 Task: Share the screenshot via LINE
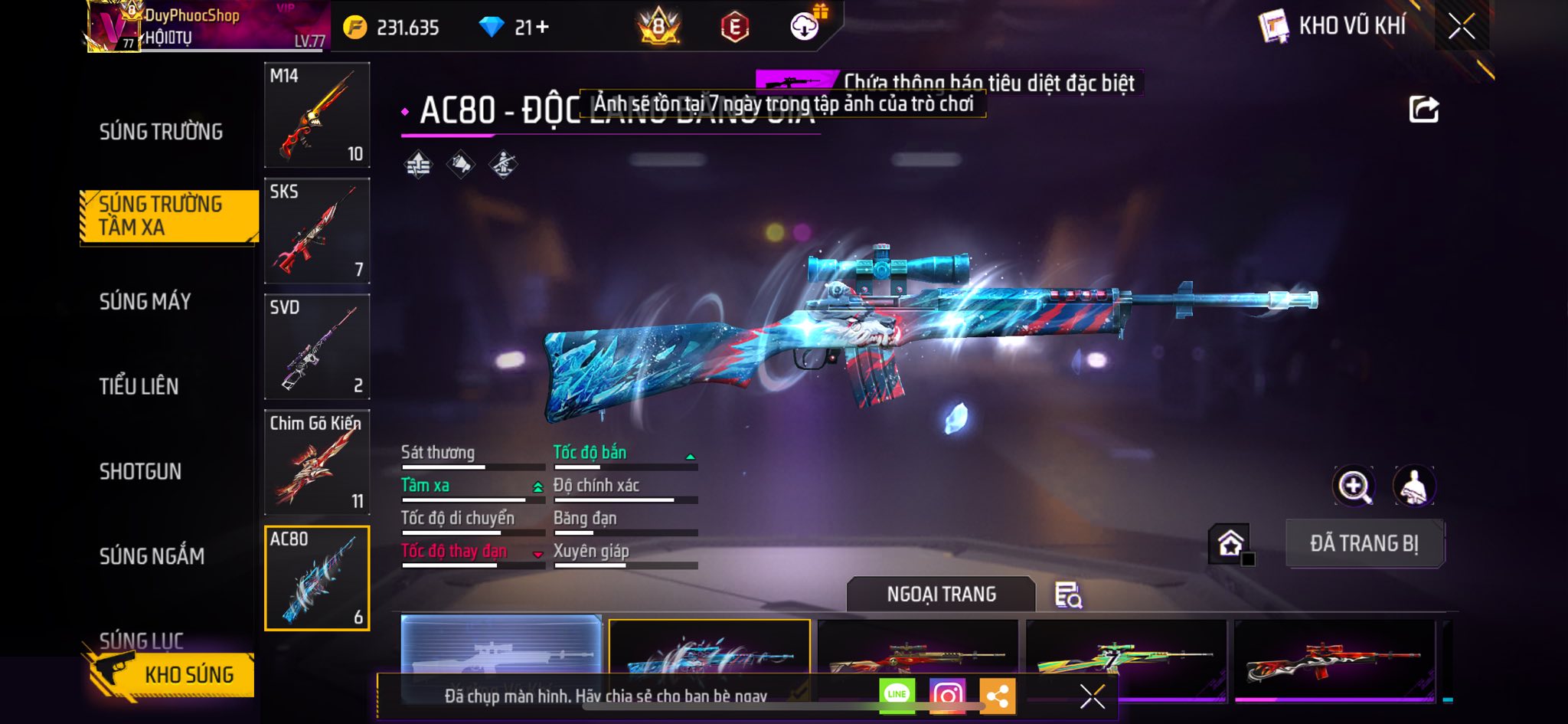tap(897, 695)
